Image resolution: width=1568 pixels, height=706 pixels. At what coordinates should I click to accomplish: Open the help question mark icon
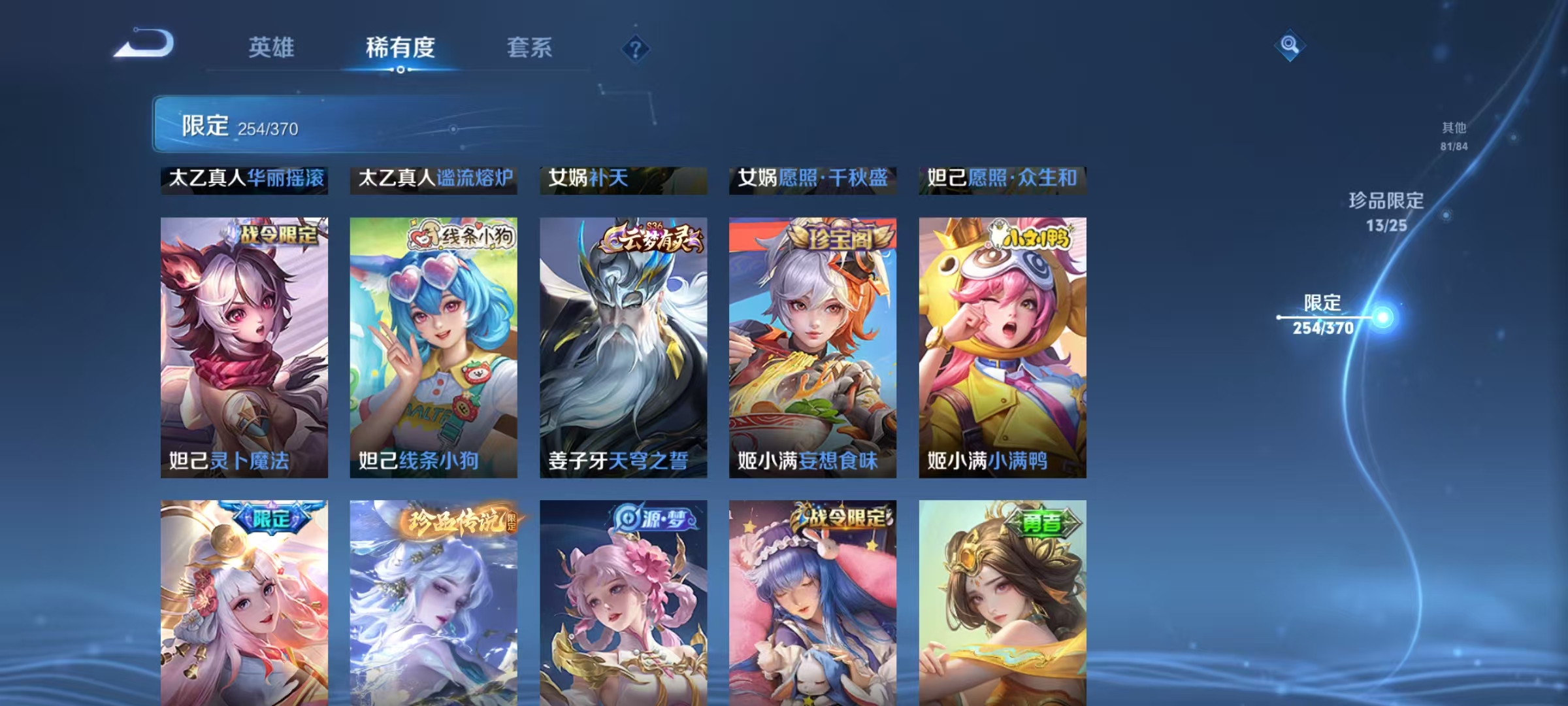[635, 47]
